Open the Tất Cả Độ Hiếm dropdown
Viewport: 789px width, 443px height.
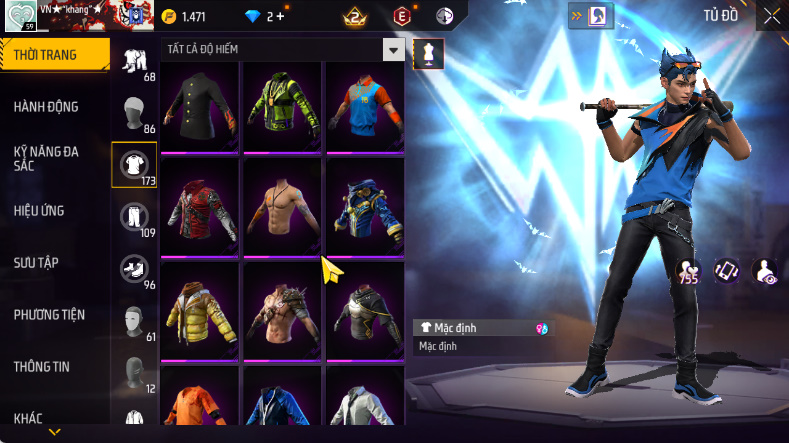click(394, 50)
